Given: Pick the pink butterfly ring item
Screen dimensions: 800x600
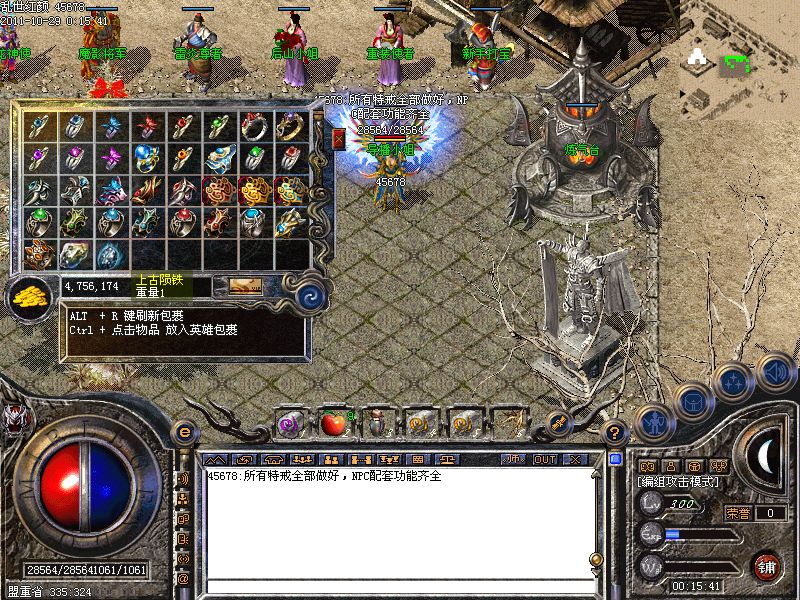Looking at the screenshot, I should (x=112, y=158).
